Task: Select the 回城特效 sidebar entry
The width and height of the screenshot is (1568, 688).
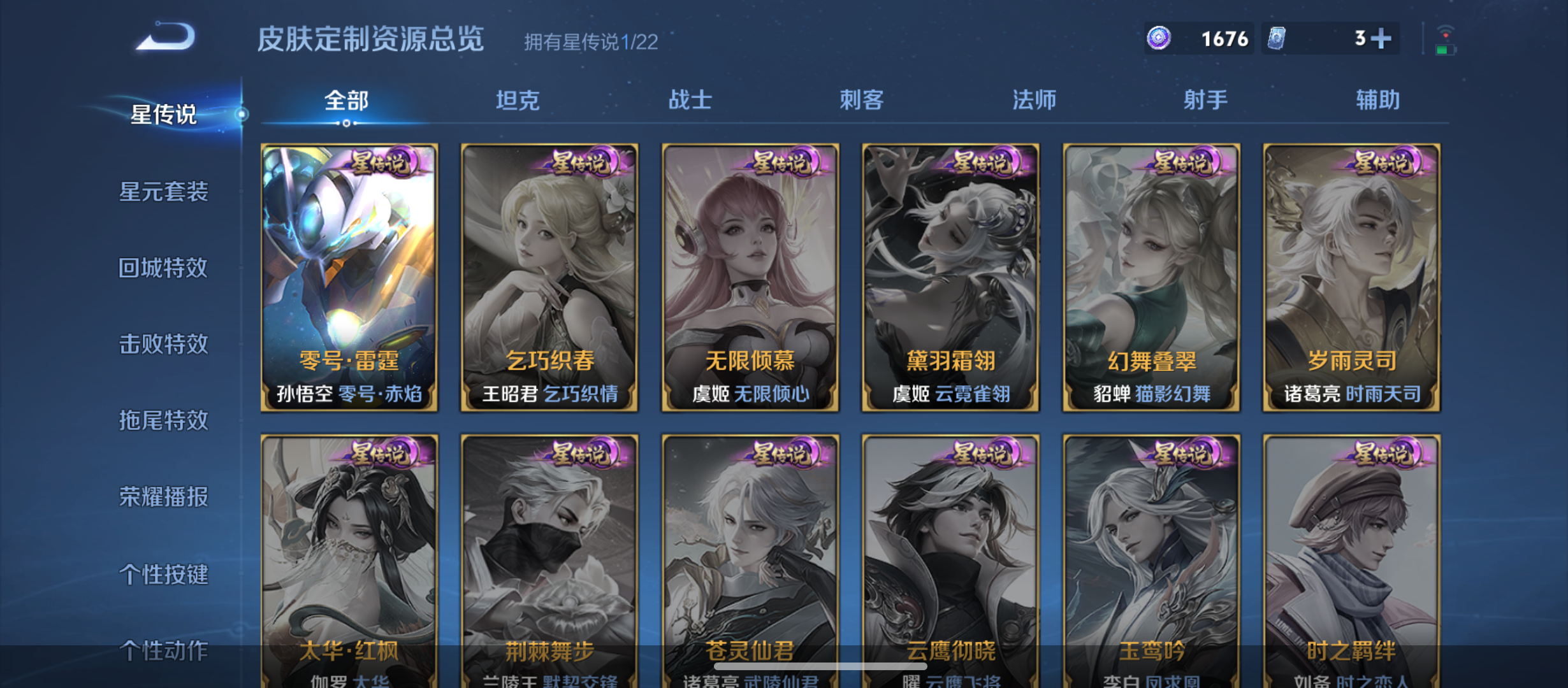Action: tap(163, 268)
